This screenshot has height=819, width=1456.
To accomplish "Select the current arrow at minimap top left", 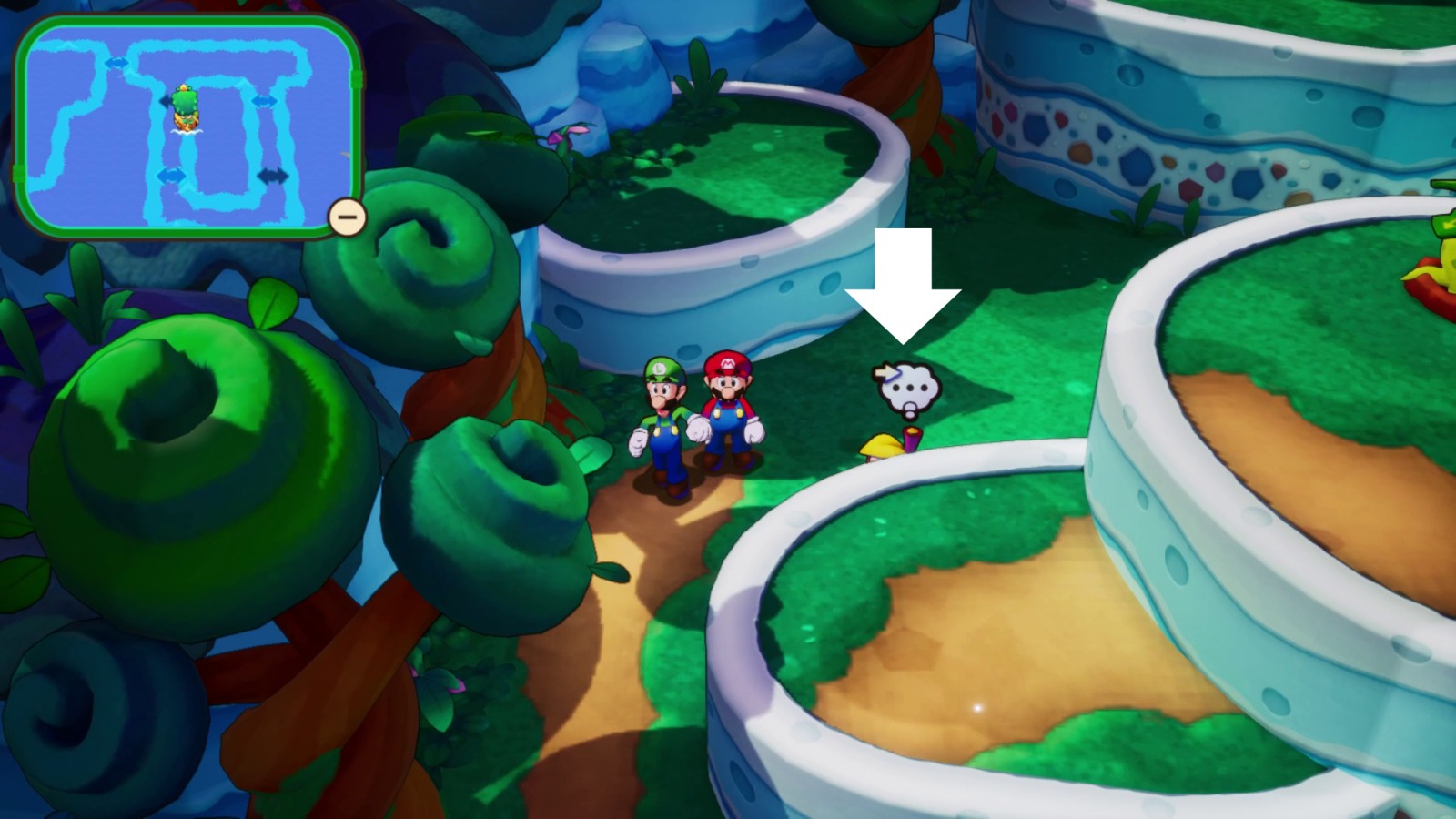I will [119, 62].
